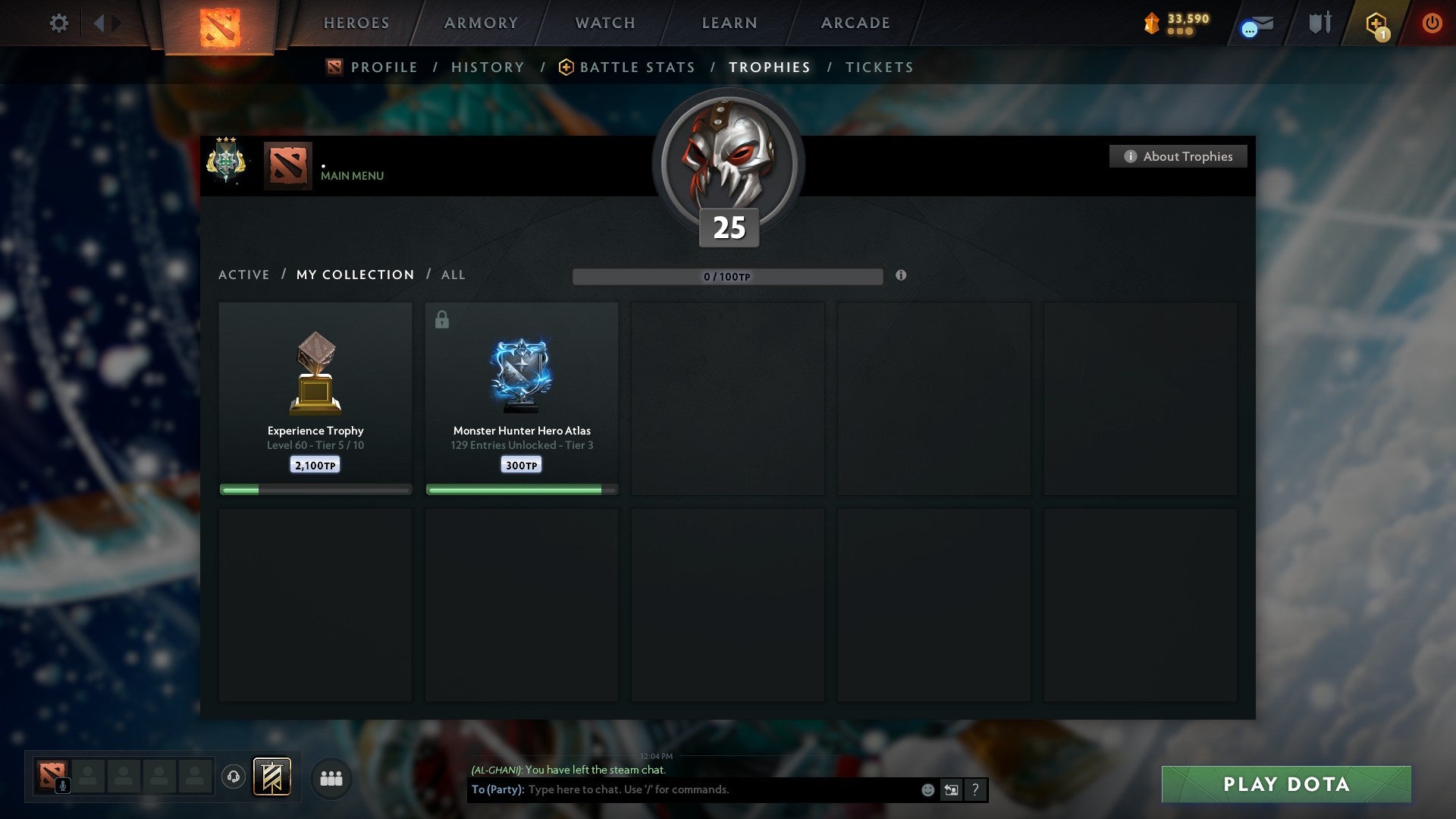Image resolution: width=1456 pixels, height=819 pixels.
Task: Select the Armory shield and sword icon
Action: click(1319, 23)
